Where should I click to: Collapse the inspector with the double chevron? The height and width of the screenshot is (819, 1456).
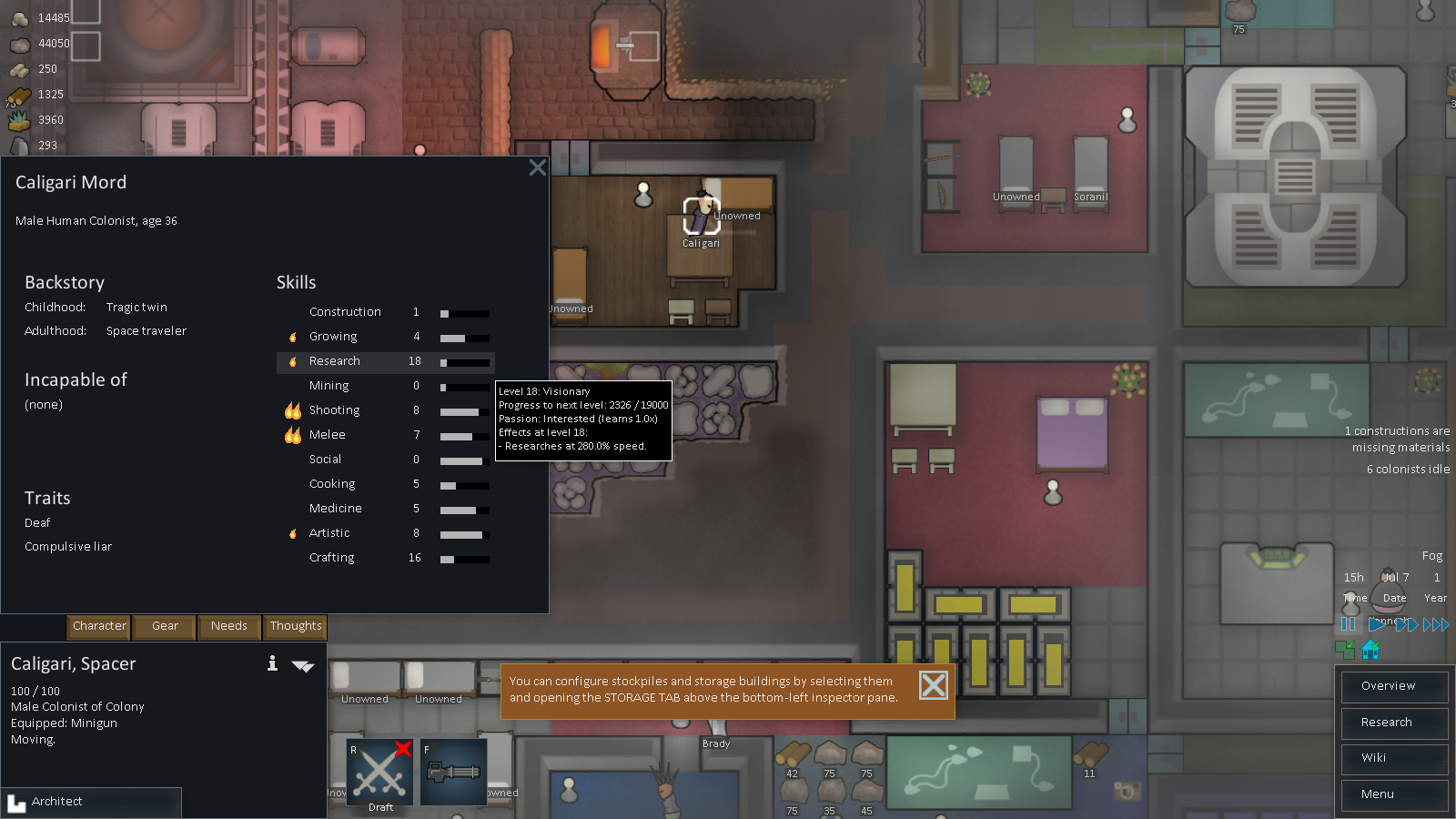304,666
